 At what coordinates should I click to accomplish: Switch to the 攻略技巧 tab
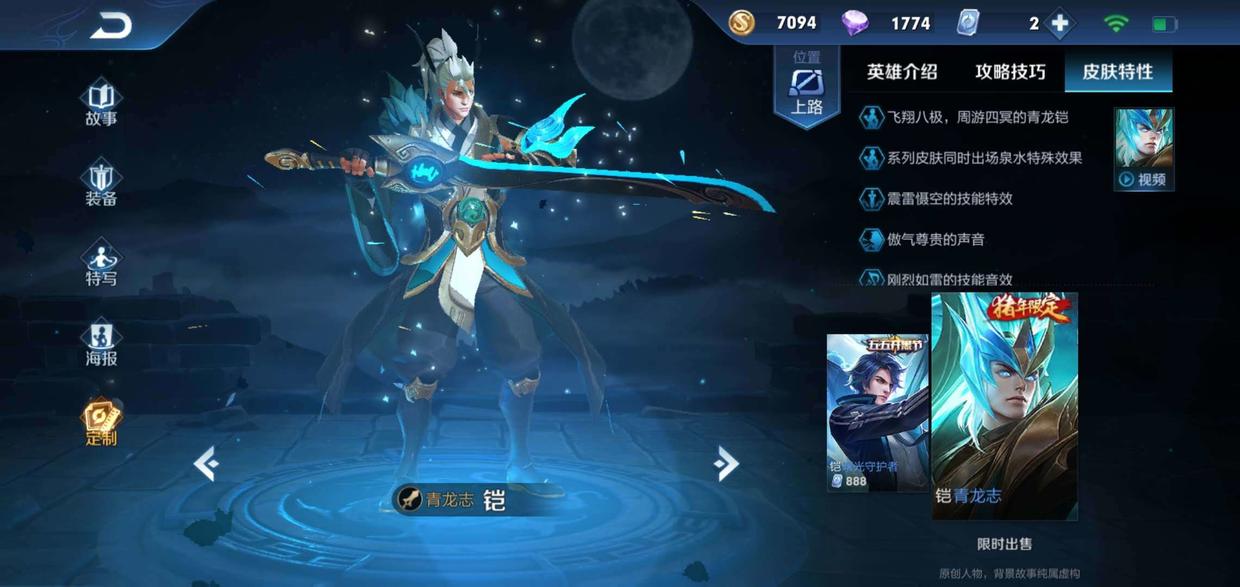(1010, 72)
